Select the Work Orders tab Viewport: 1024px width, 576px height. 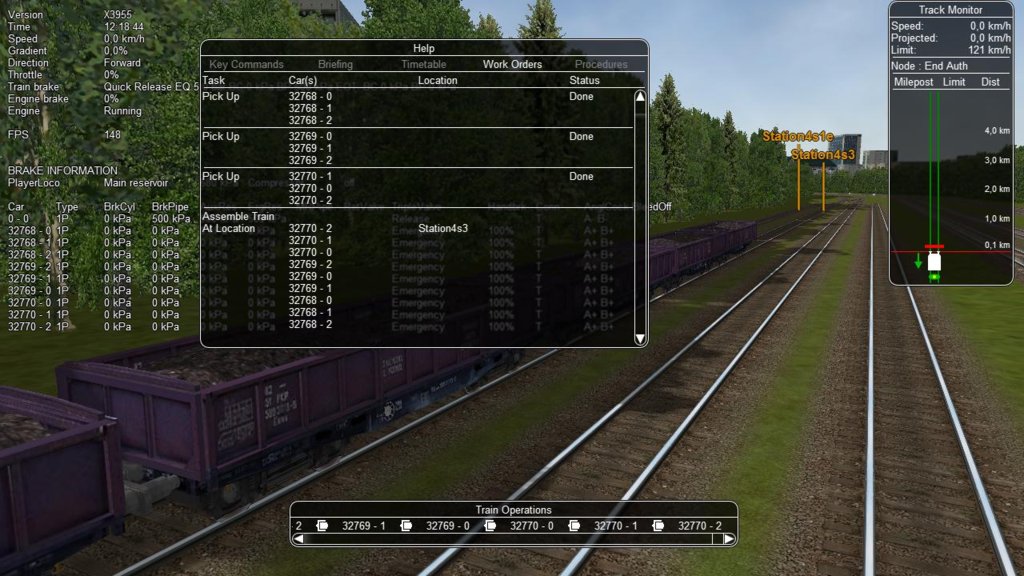(x=512, y=64)
